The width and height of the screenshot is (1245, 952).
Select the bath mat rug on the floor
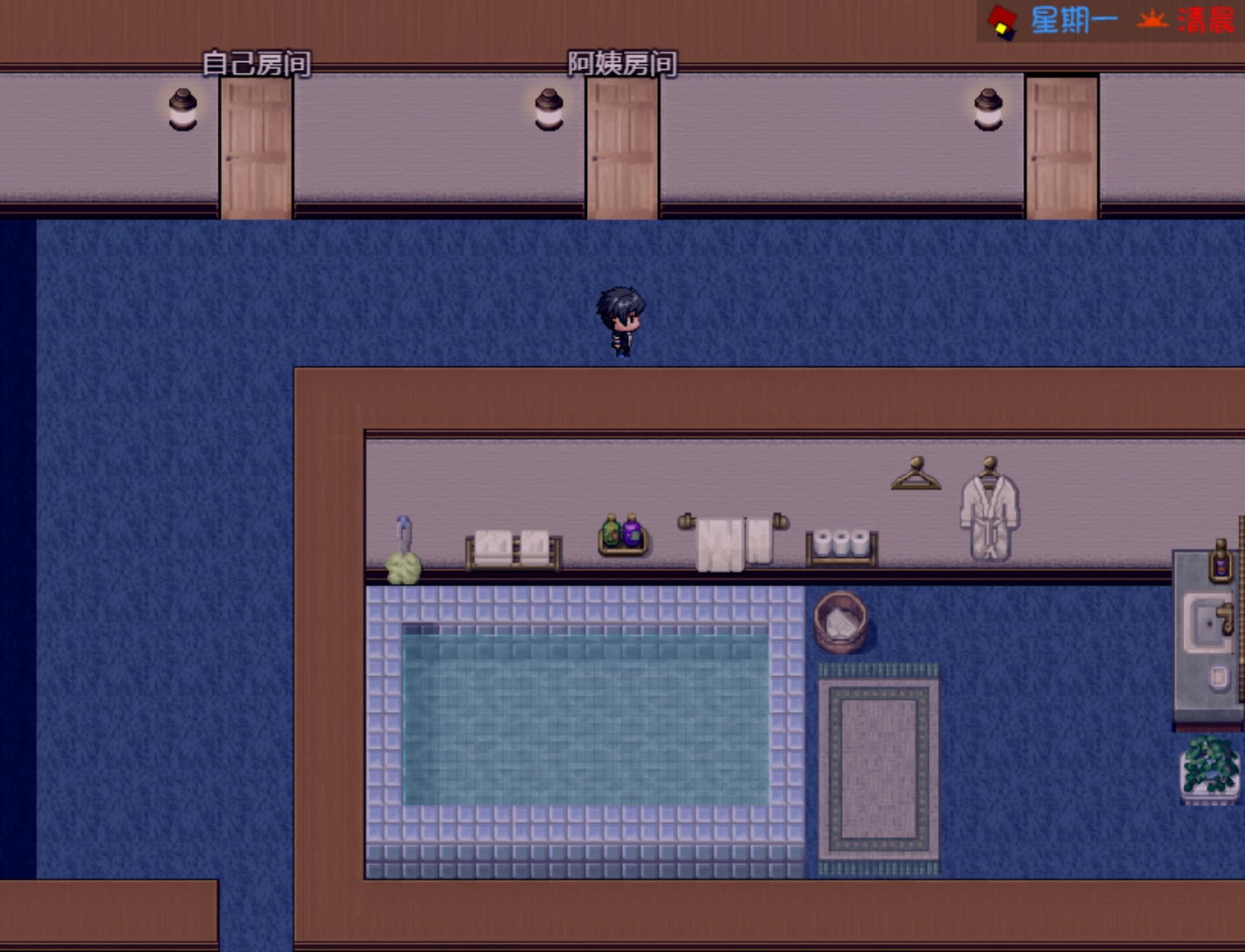pos(876,771)
